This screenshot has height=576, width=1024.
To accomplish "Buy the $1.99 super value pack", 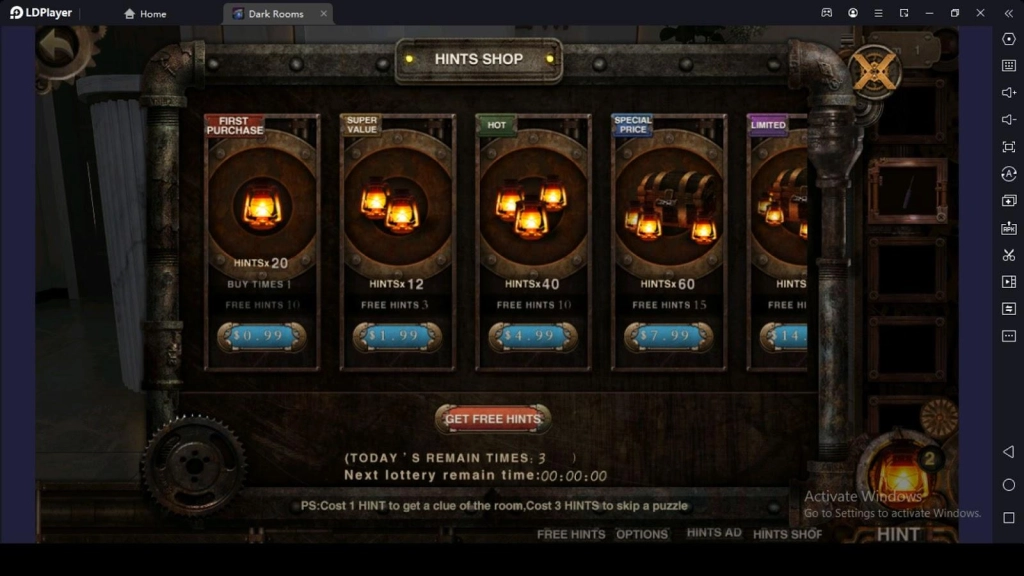I will [x=397, y=336].
